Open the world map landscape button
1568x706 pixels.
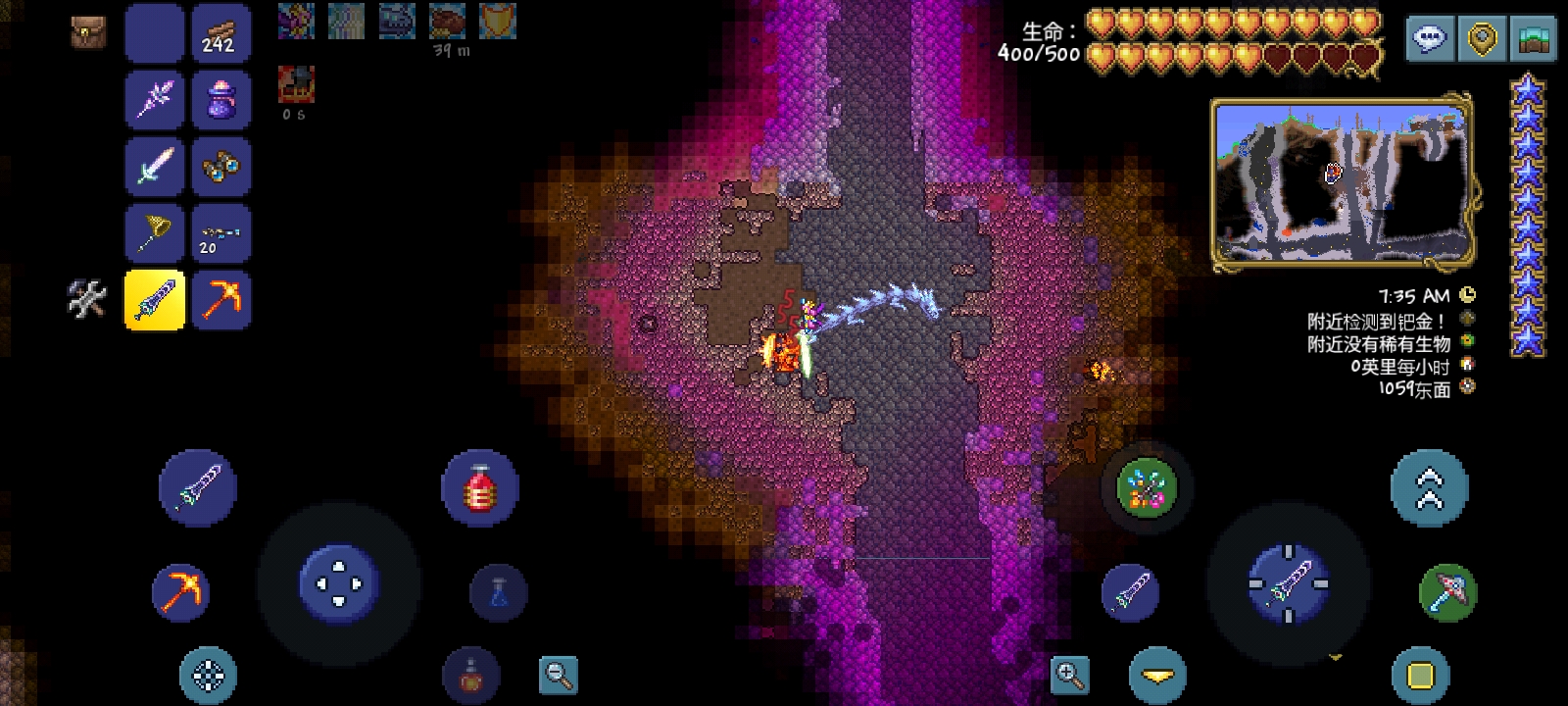[1534, 39]
